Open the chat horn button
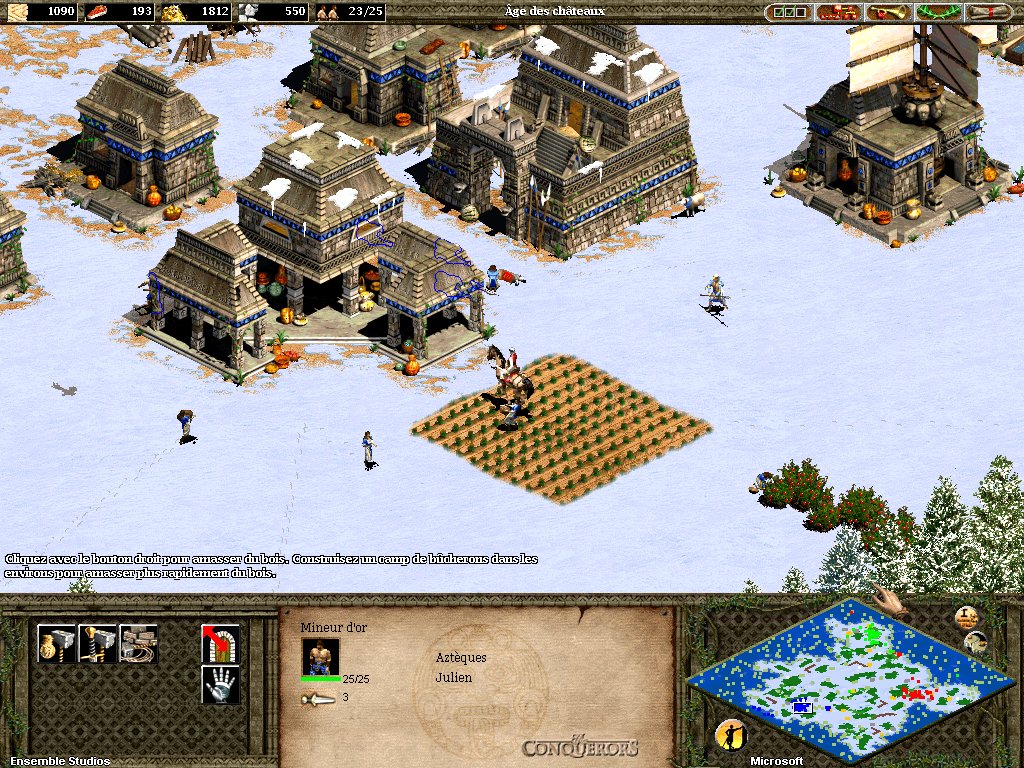 tap(887, 12)
